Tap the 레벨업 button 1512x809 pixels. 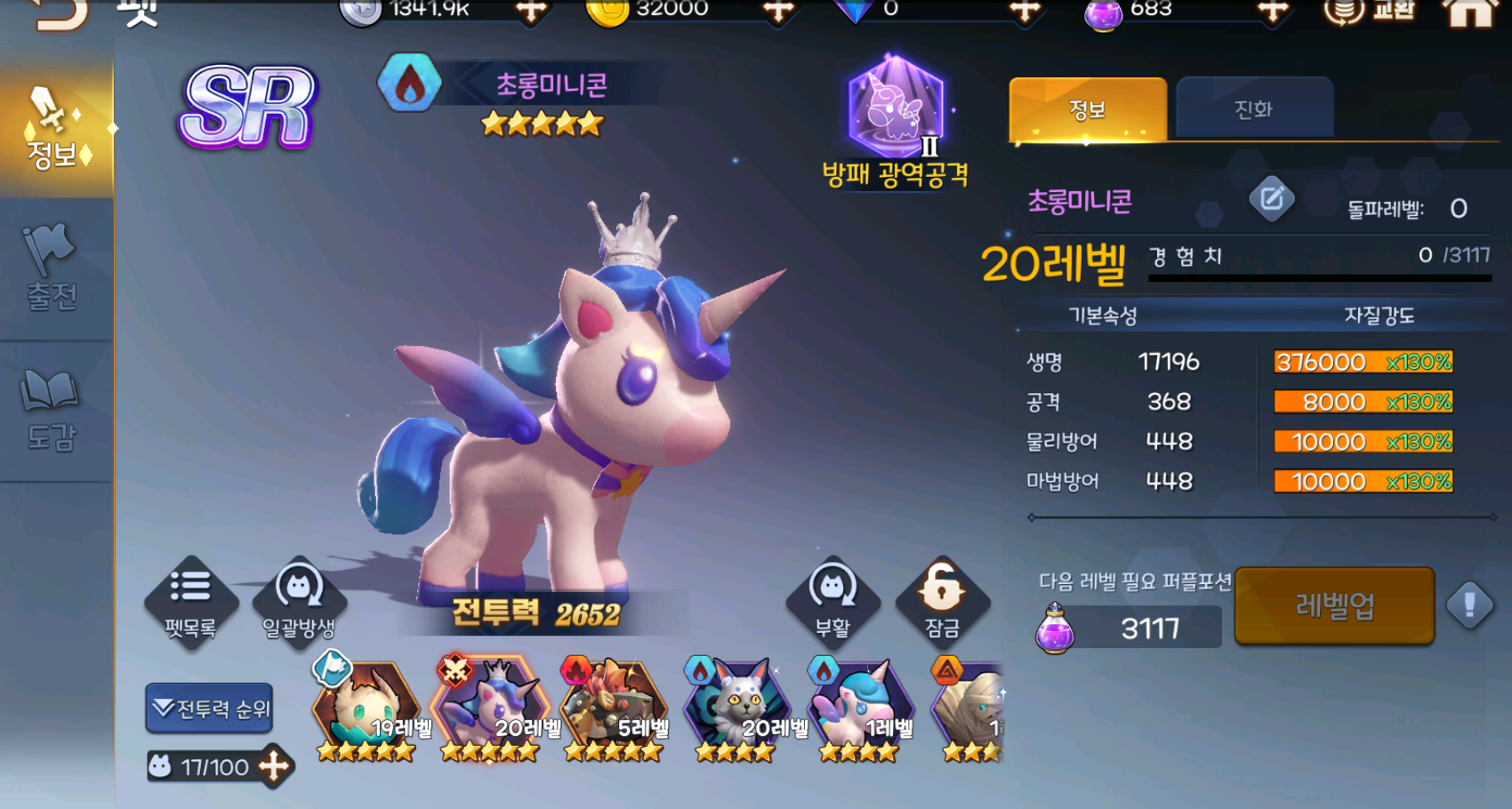coord(1334,606)
